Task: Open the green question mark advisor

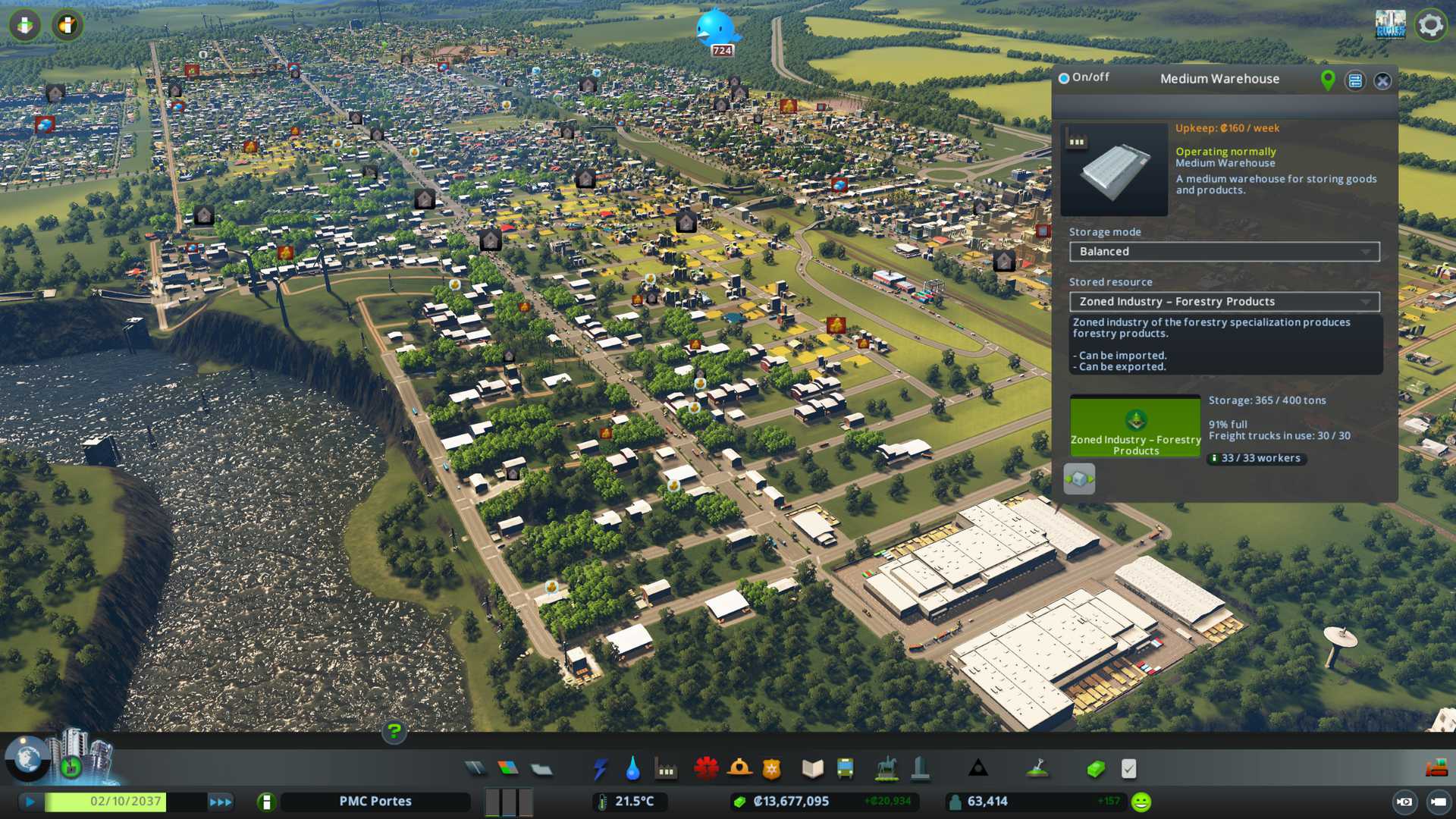Action: point(394,732)
